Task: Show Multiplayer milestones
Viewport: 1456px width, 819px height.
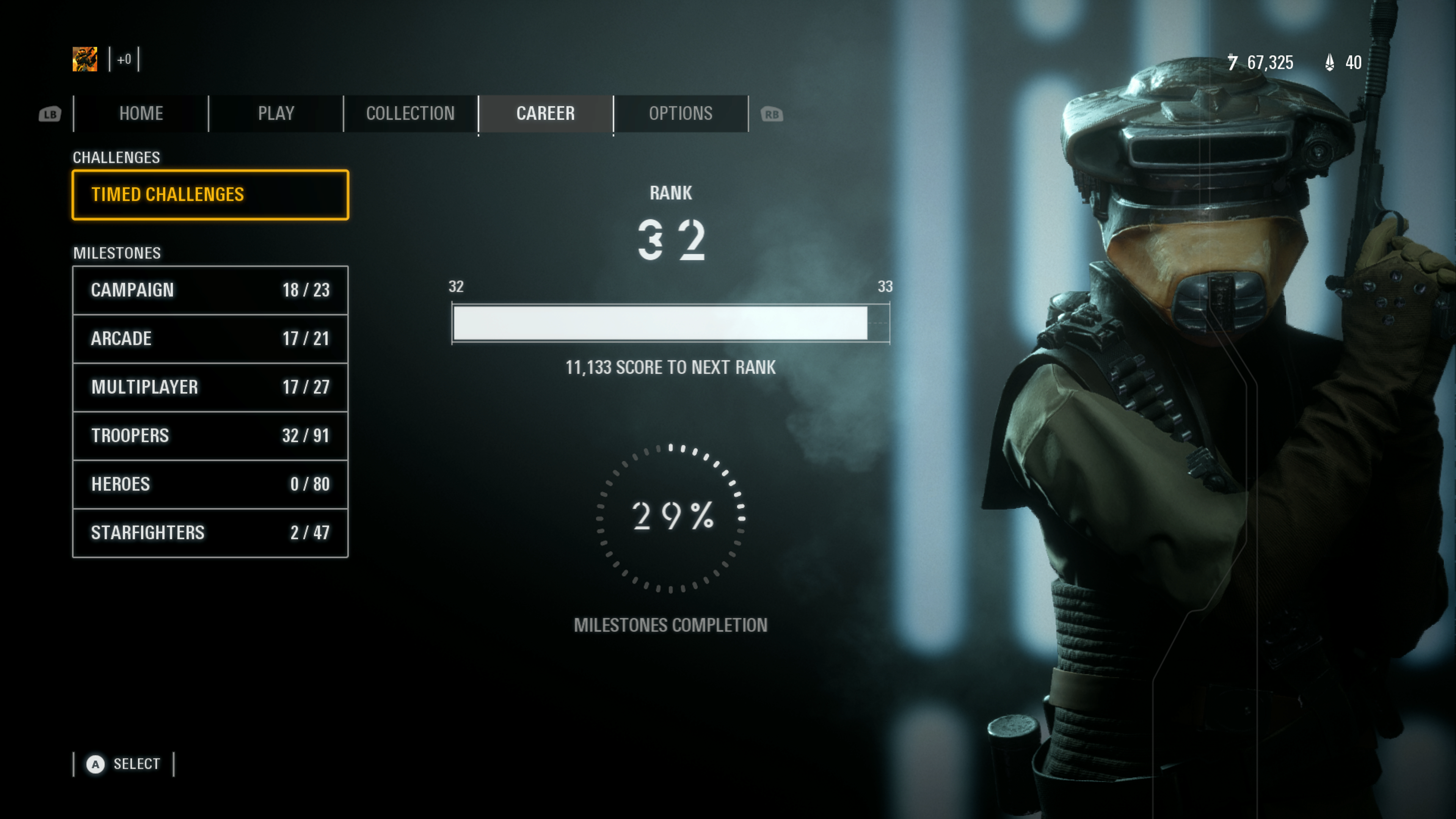Action: pos(210,387)
